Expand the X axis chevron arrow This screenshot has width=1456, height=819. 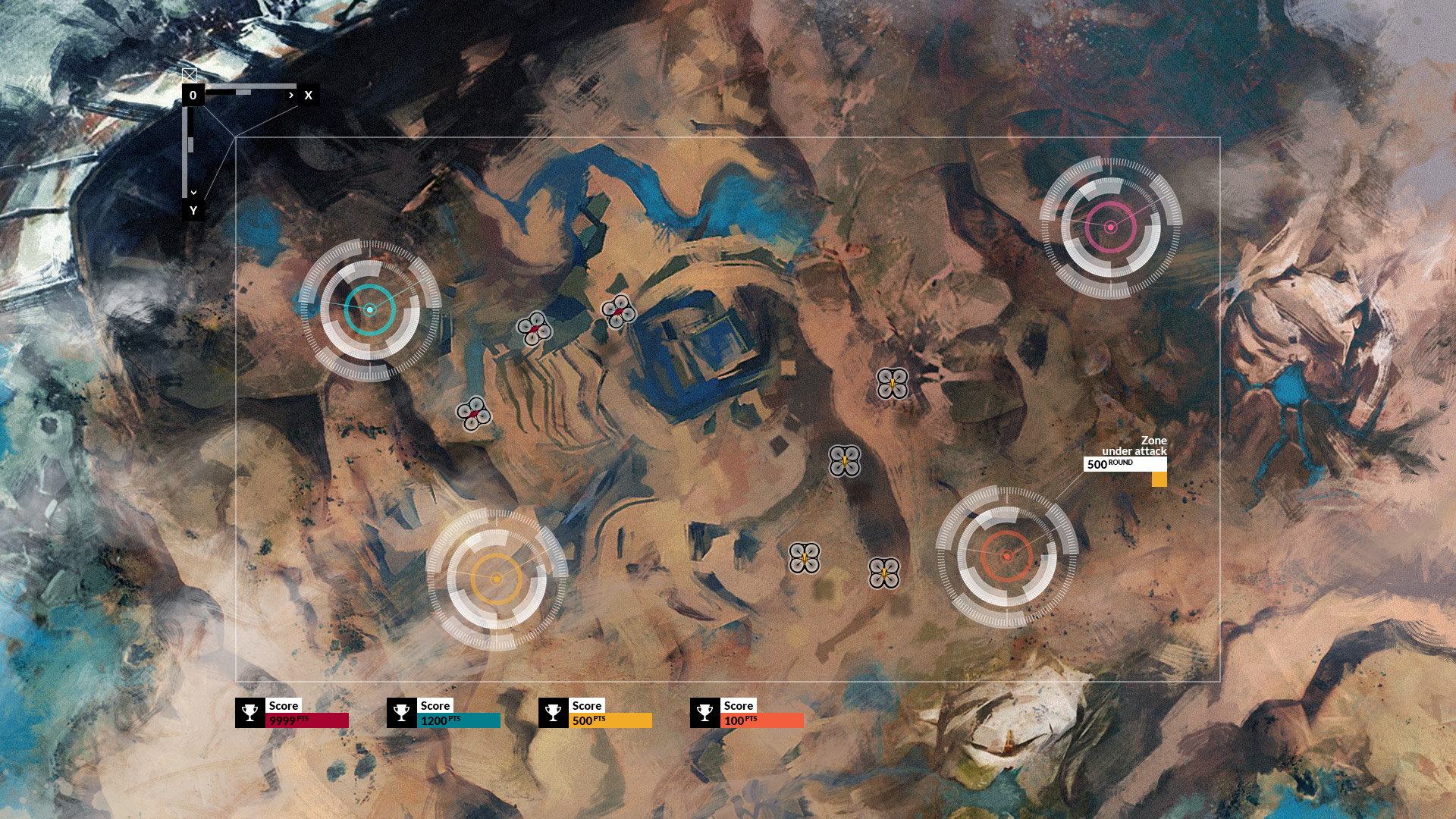(x=291, y=96)
